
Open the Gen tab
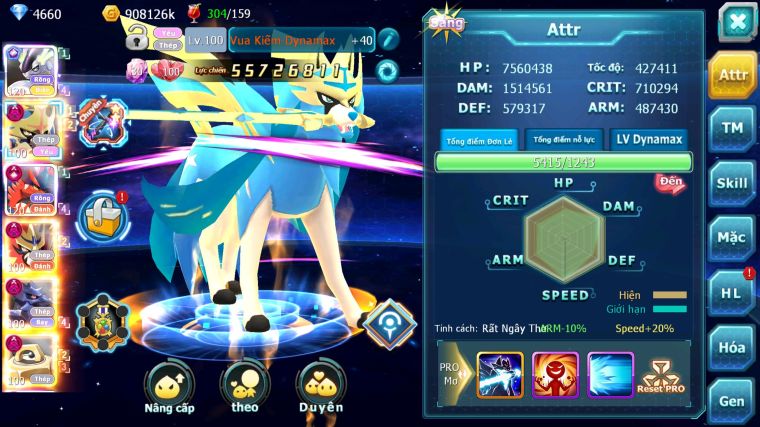tap(732, 400)
